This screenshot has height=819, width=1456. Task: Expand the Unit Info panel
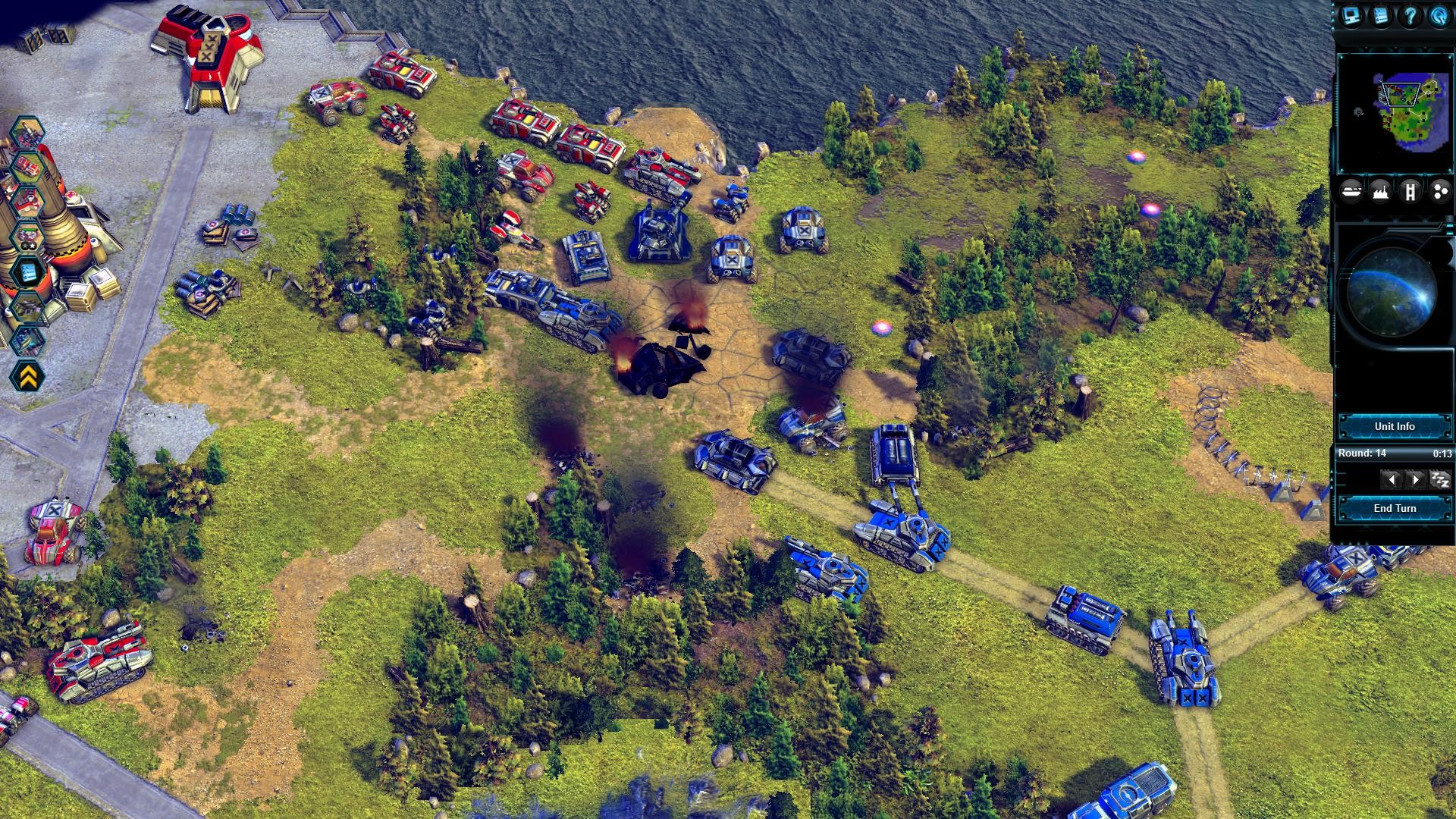pyautogui.click(x=1395, y=426)
